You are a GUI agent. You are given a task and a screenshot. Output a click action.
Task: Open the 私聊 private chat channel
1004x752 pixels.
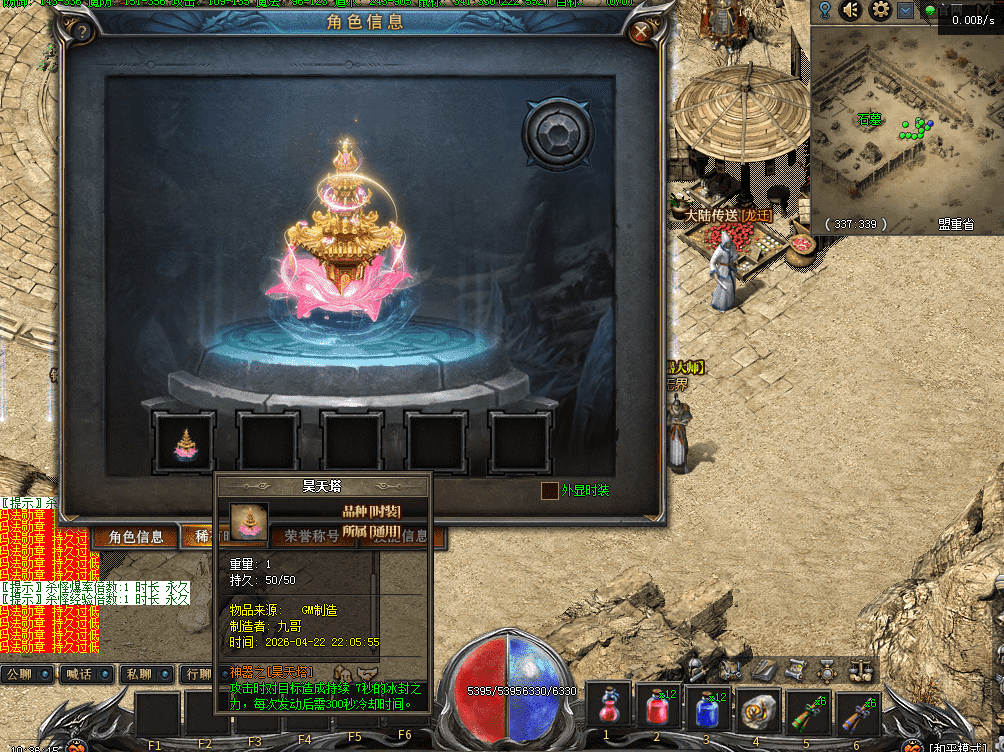[145, 674]
